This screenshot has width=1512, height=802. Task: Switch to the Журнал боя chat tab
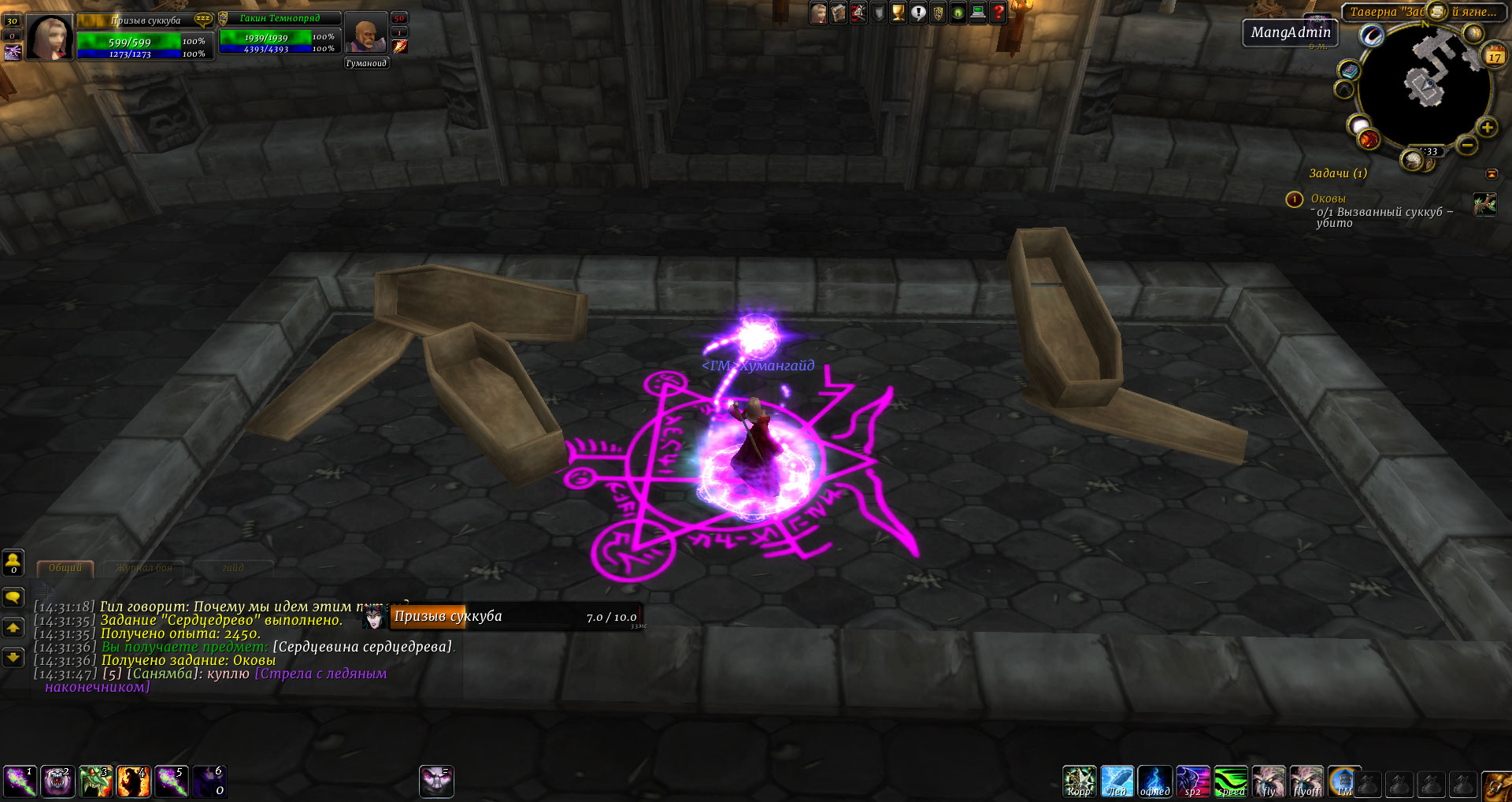pos(144,568)
